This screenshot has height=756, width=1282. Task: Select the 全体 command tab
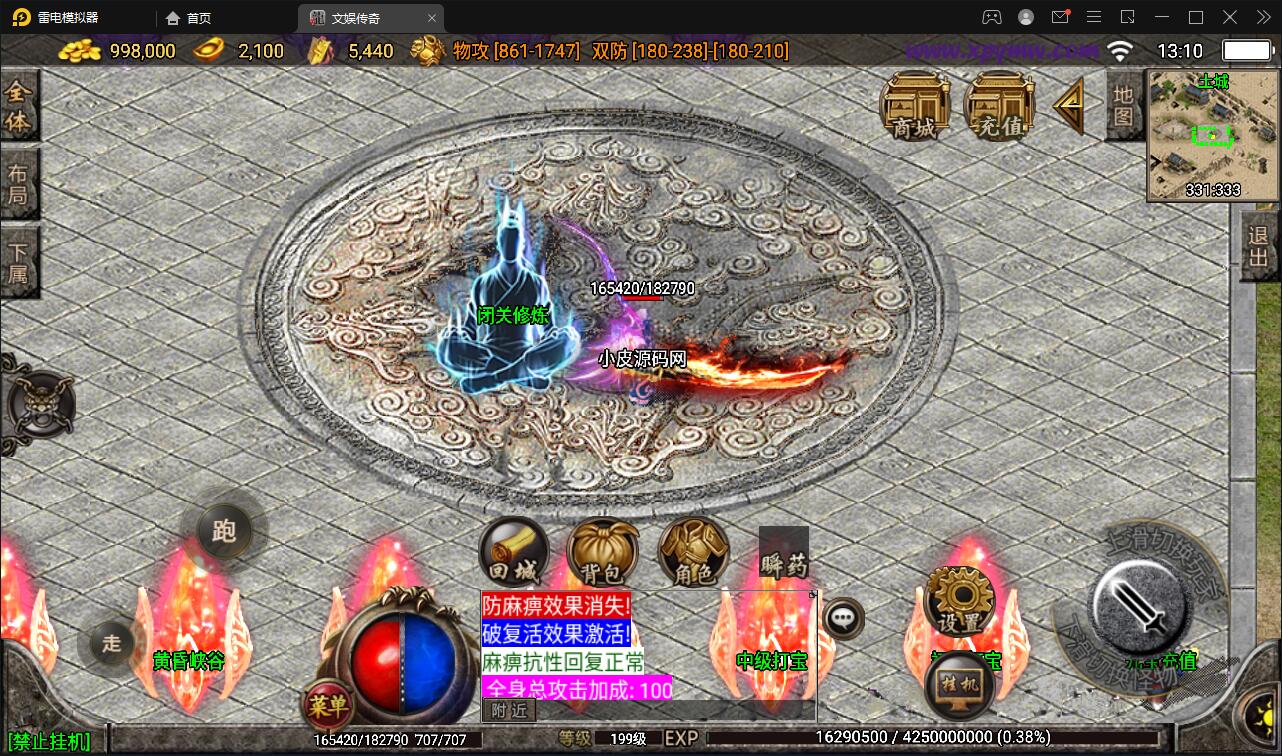[19, 107]
